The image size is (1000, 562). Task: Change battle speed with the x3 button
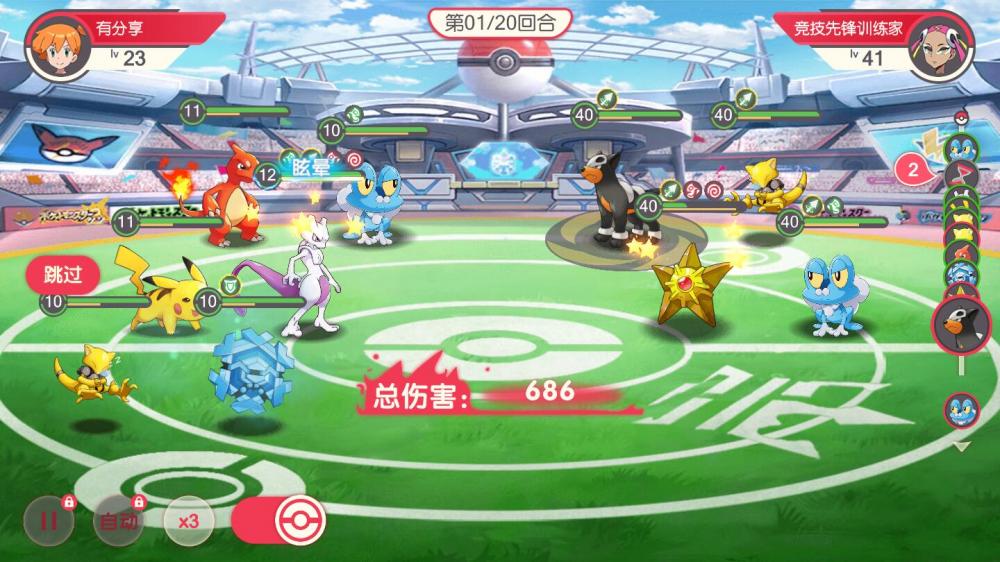(187, 520)
